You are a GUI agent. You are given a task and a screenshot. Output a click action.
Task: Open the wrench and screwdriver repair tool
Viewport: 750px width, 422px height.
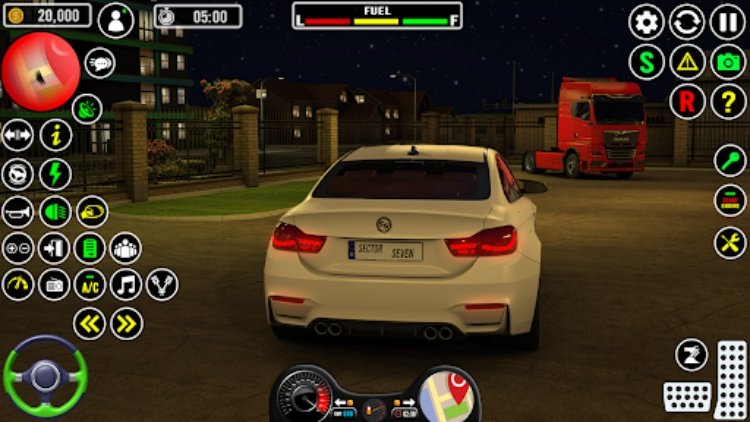pyautogui.click(x=730, y=242)
